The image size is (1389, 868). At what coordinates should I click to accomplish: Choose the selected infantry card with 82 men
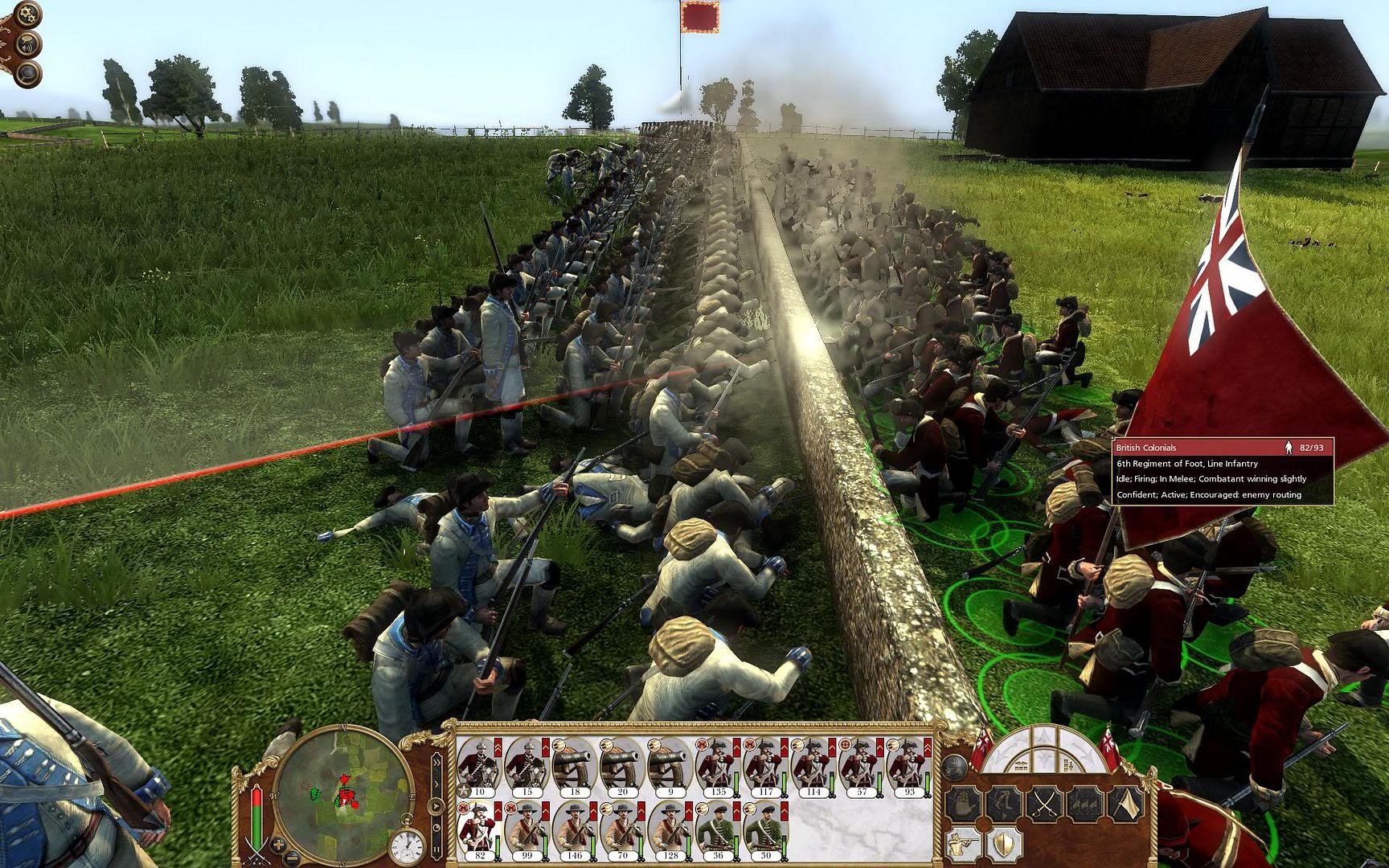coord(479,829)
